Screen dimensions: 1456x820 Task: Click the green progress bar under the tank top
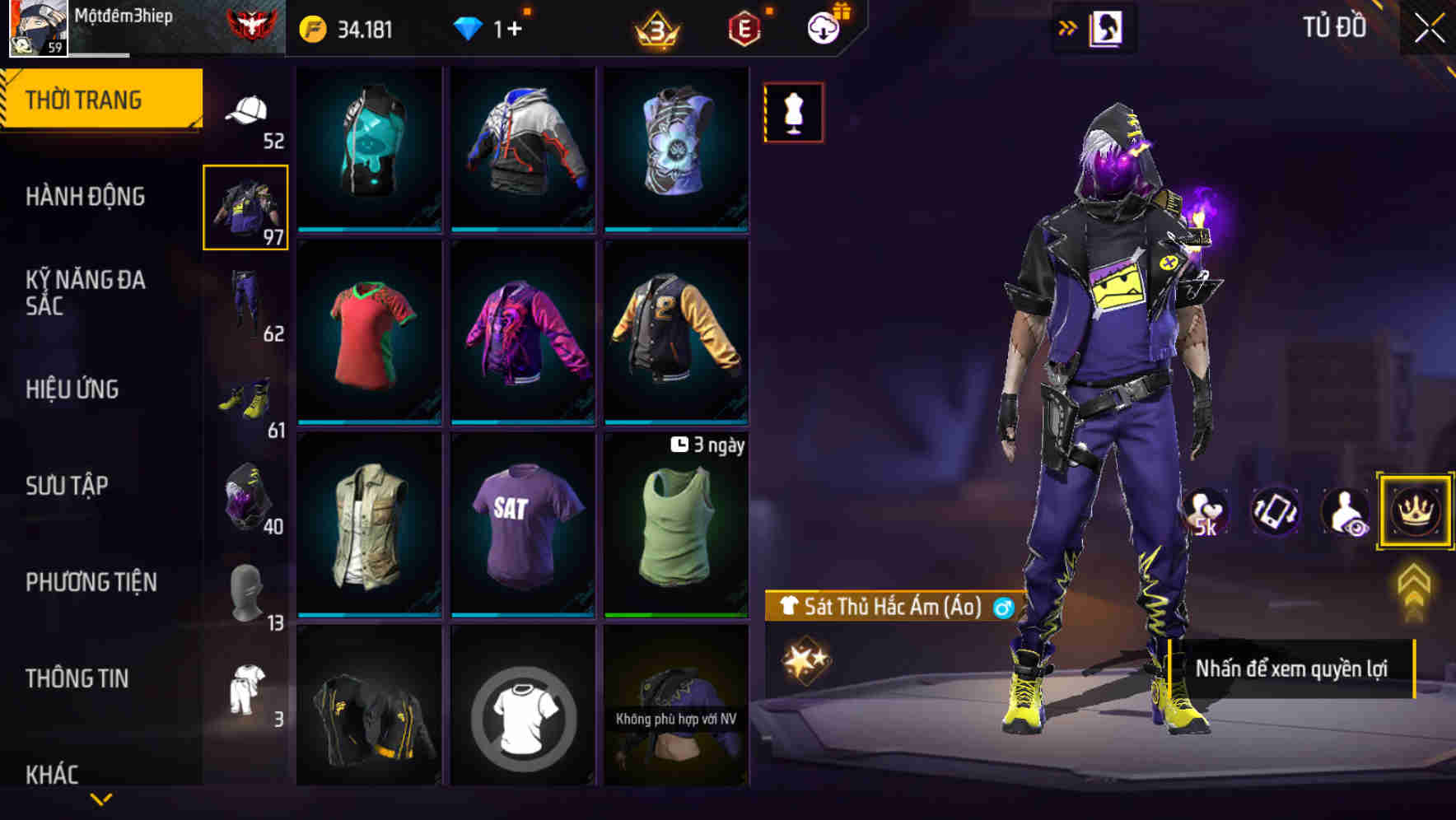[677, 615]
